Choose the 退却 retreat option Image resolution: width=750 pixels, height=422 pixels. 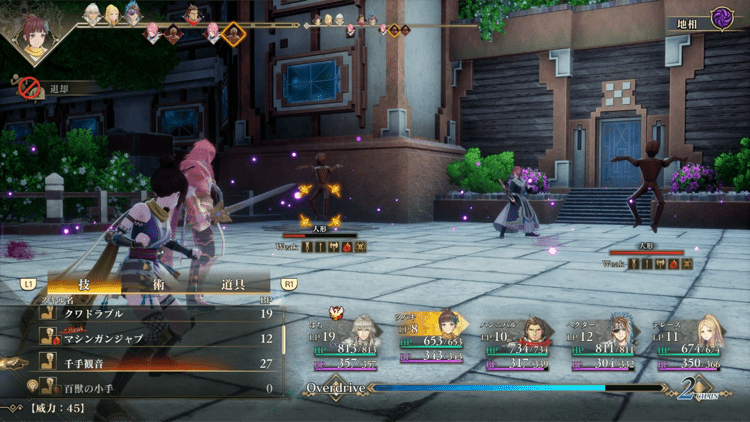[50, 89]
